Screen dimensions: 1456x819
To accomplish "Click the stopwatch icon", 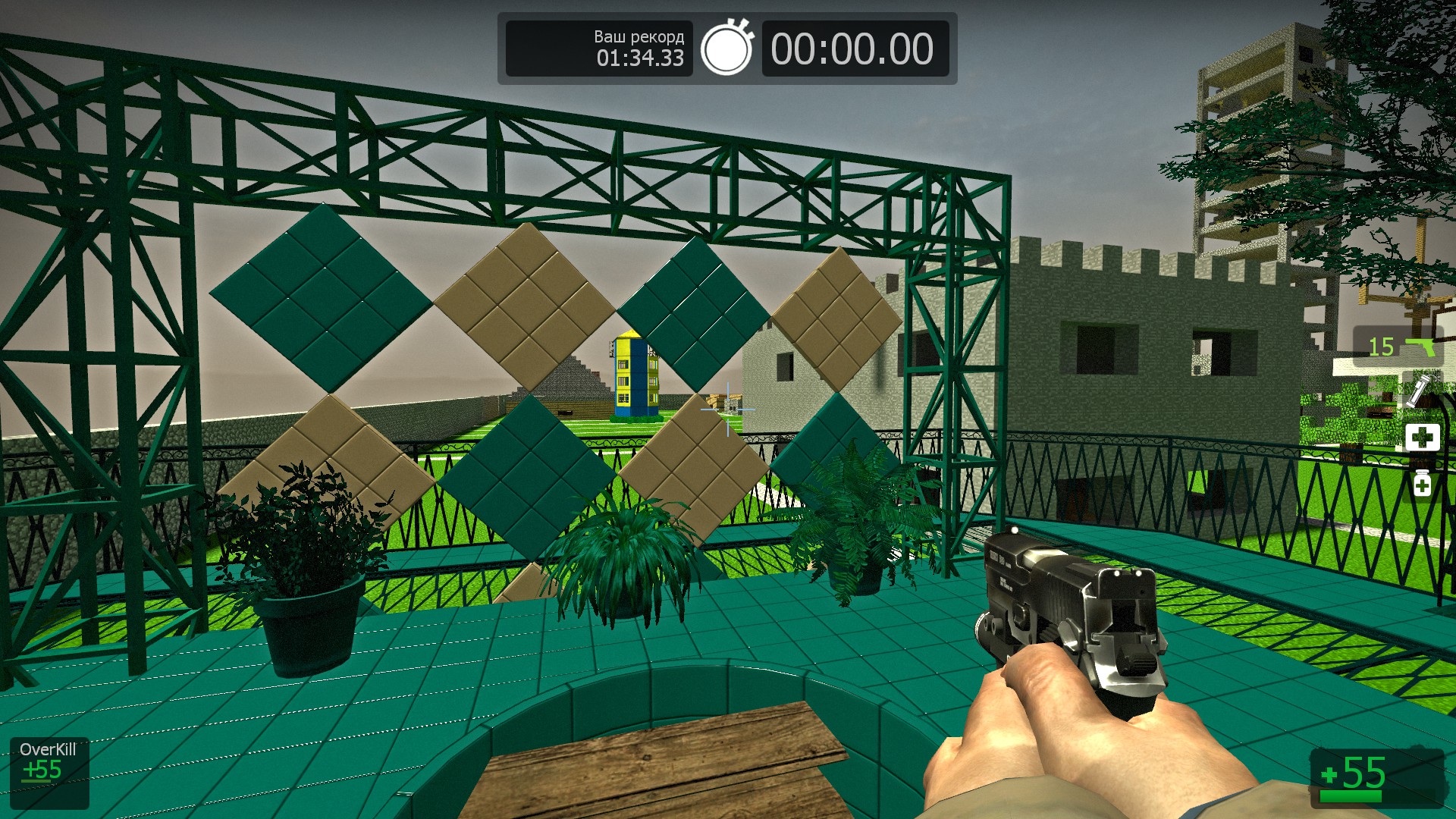I will click(726, 49).
